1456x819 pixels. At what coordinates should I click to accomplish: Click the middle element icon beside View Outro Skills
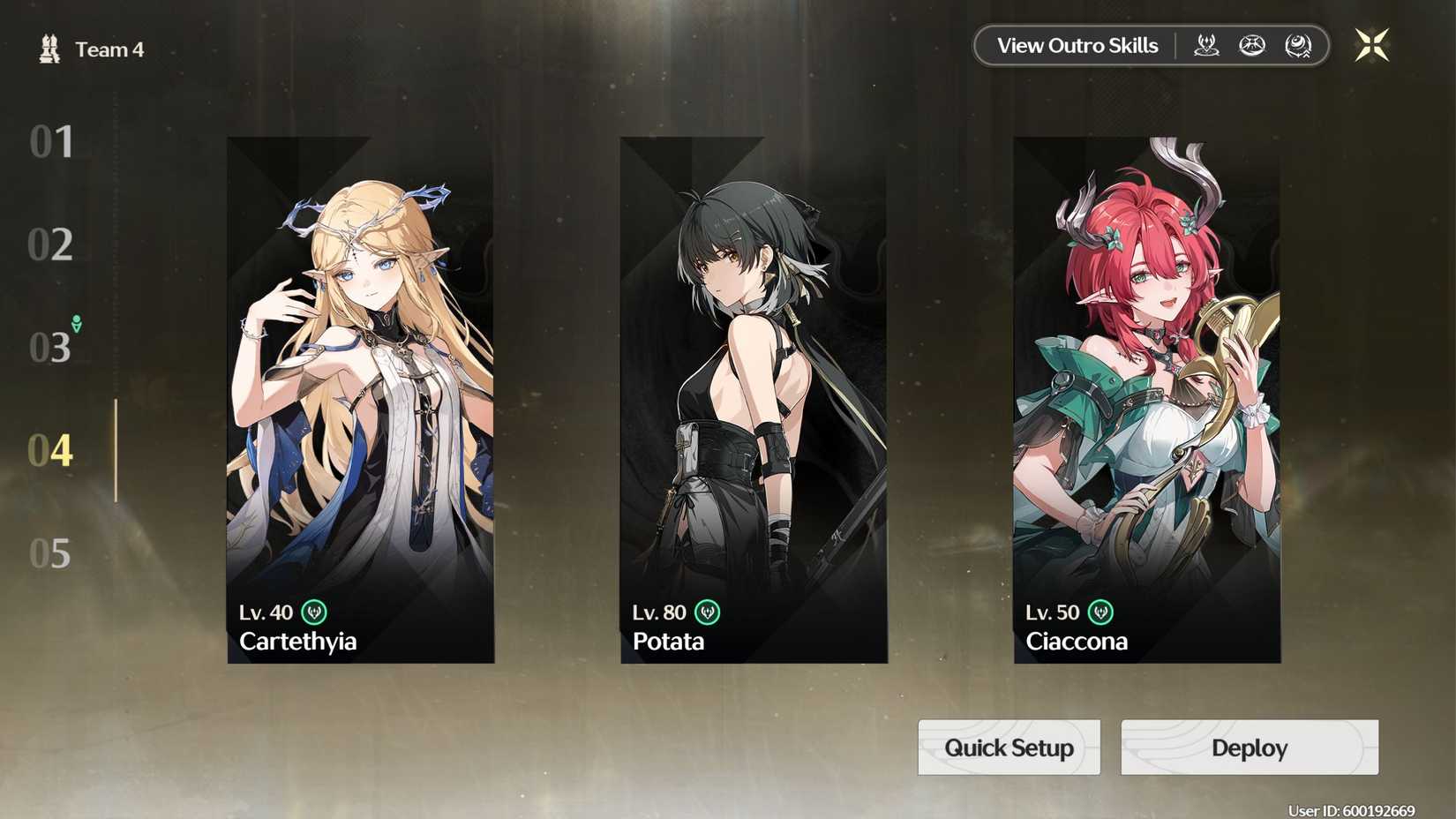click(x=1253, y=46)
